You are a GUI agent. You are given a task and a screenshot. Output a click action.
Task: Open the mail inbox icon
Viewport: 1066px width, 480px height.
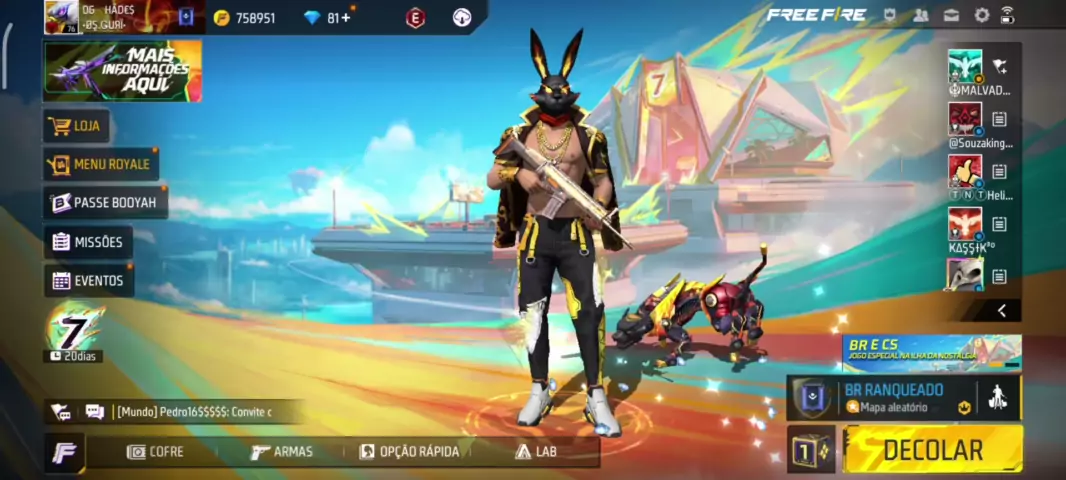tap(951, 15)
